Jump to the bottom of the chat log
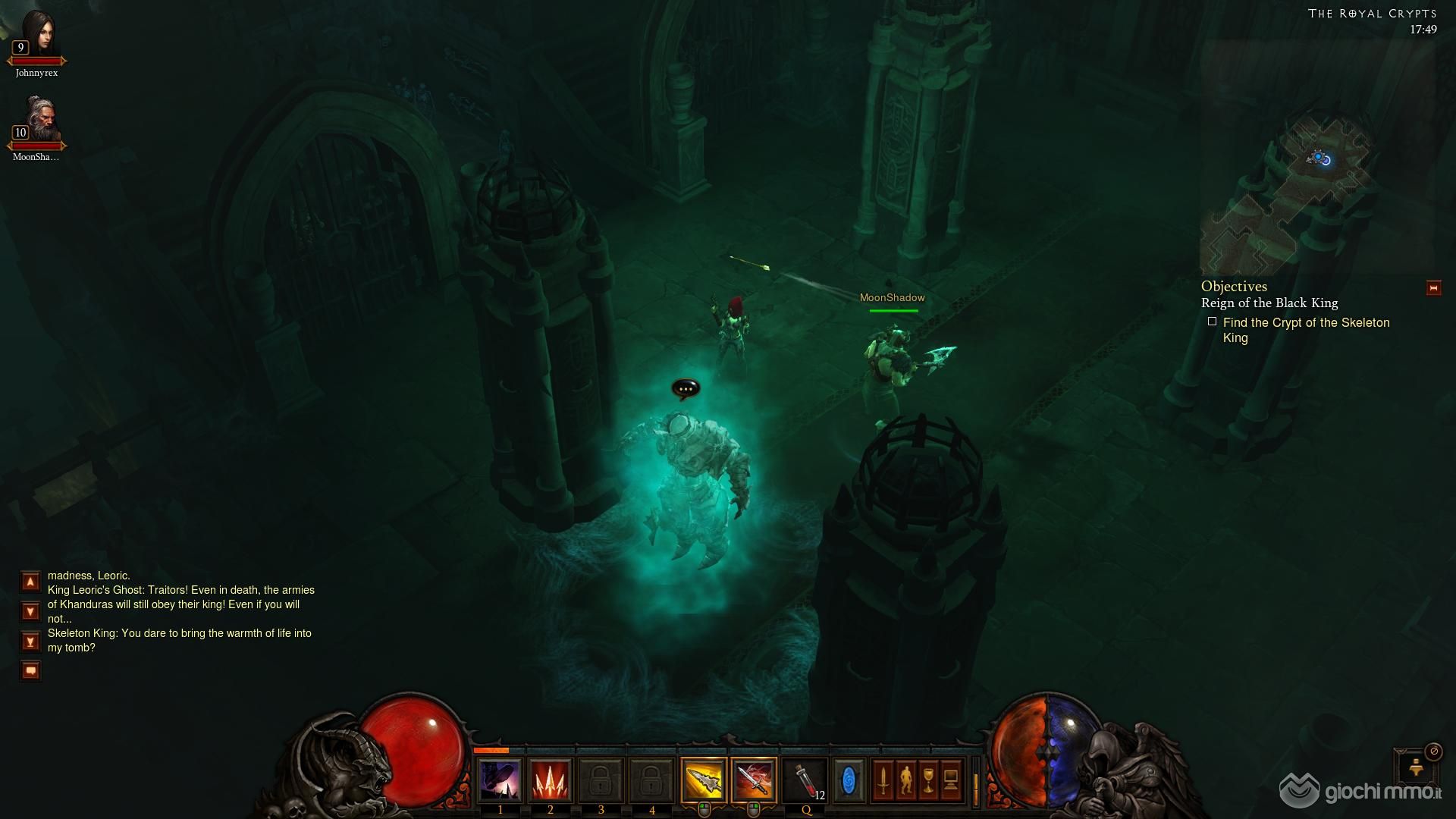The width and height of the screenshot is (1456, 819). click(x=30, y=642)
